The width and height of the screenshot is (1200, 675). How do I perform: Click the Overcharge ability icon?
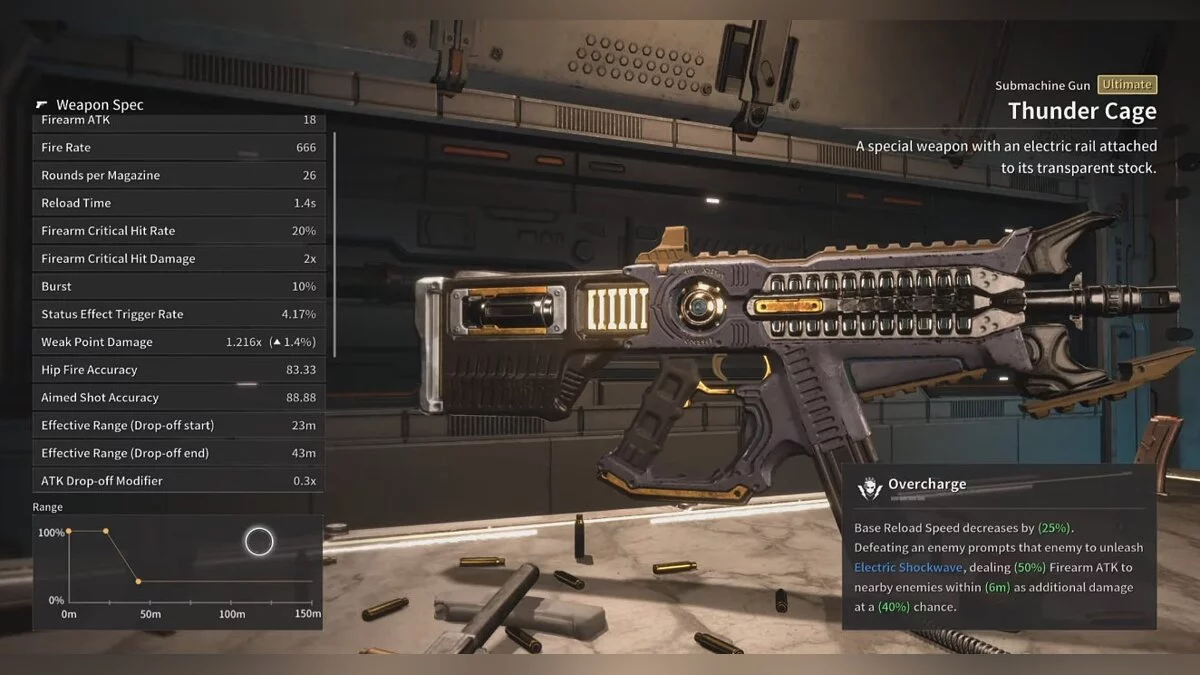(x=869, y=488)
